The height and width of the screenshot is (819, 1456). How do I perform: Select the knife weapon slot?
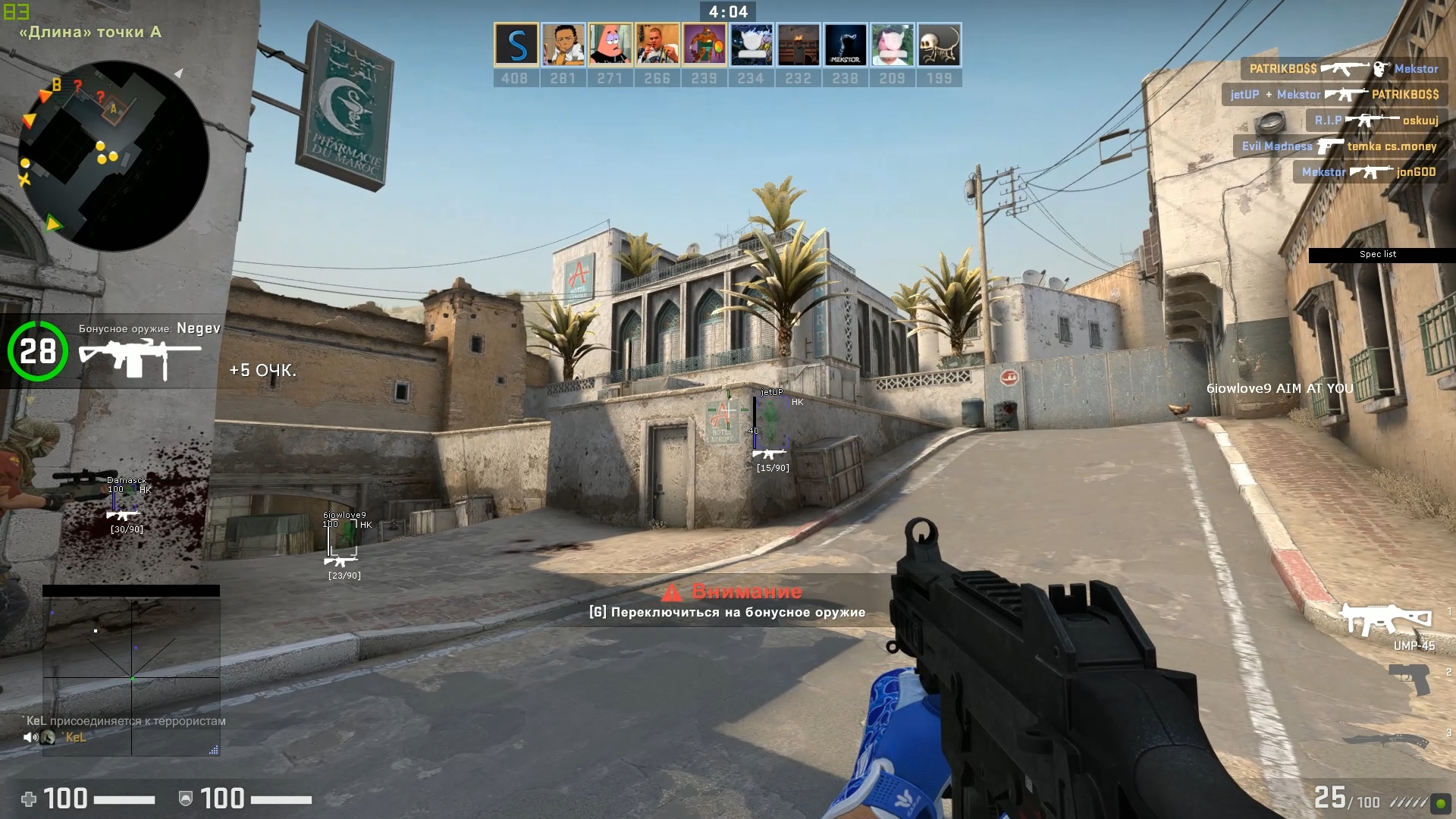1386,739
